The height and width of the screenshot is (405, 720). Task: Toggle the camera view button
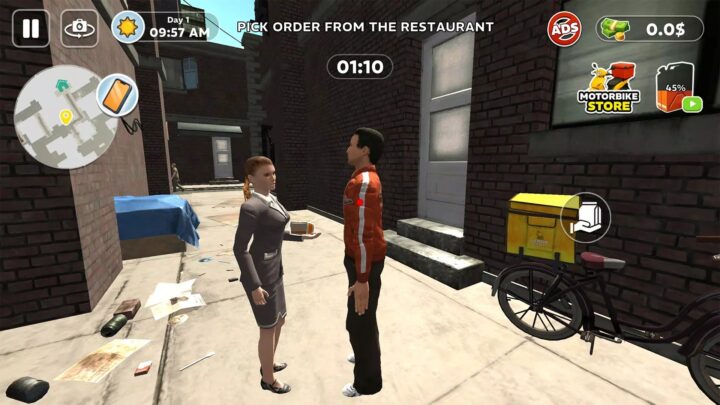[x=80, y=28]
